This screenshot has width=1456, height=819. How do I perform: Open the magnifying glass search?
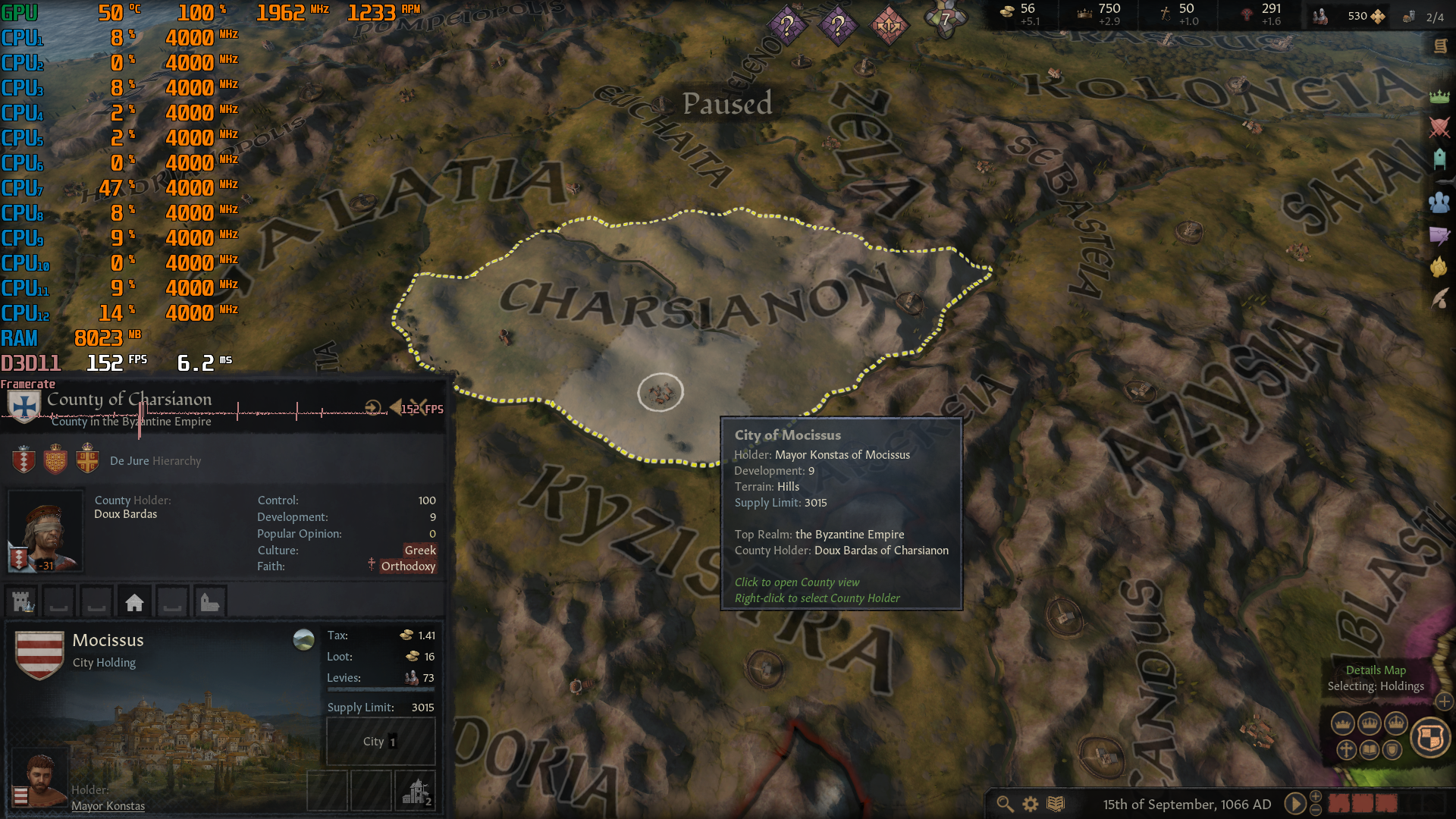tap(1005, 804)
